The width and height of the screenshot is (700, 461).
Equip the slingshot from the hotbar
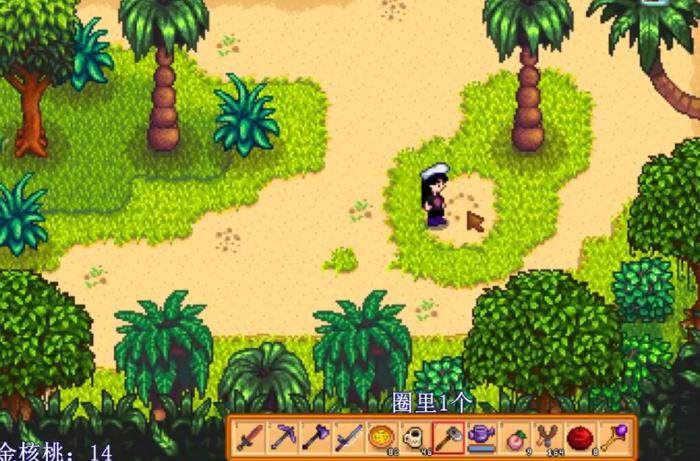click(x=547, y=438)
